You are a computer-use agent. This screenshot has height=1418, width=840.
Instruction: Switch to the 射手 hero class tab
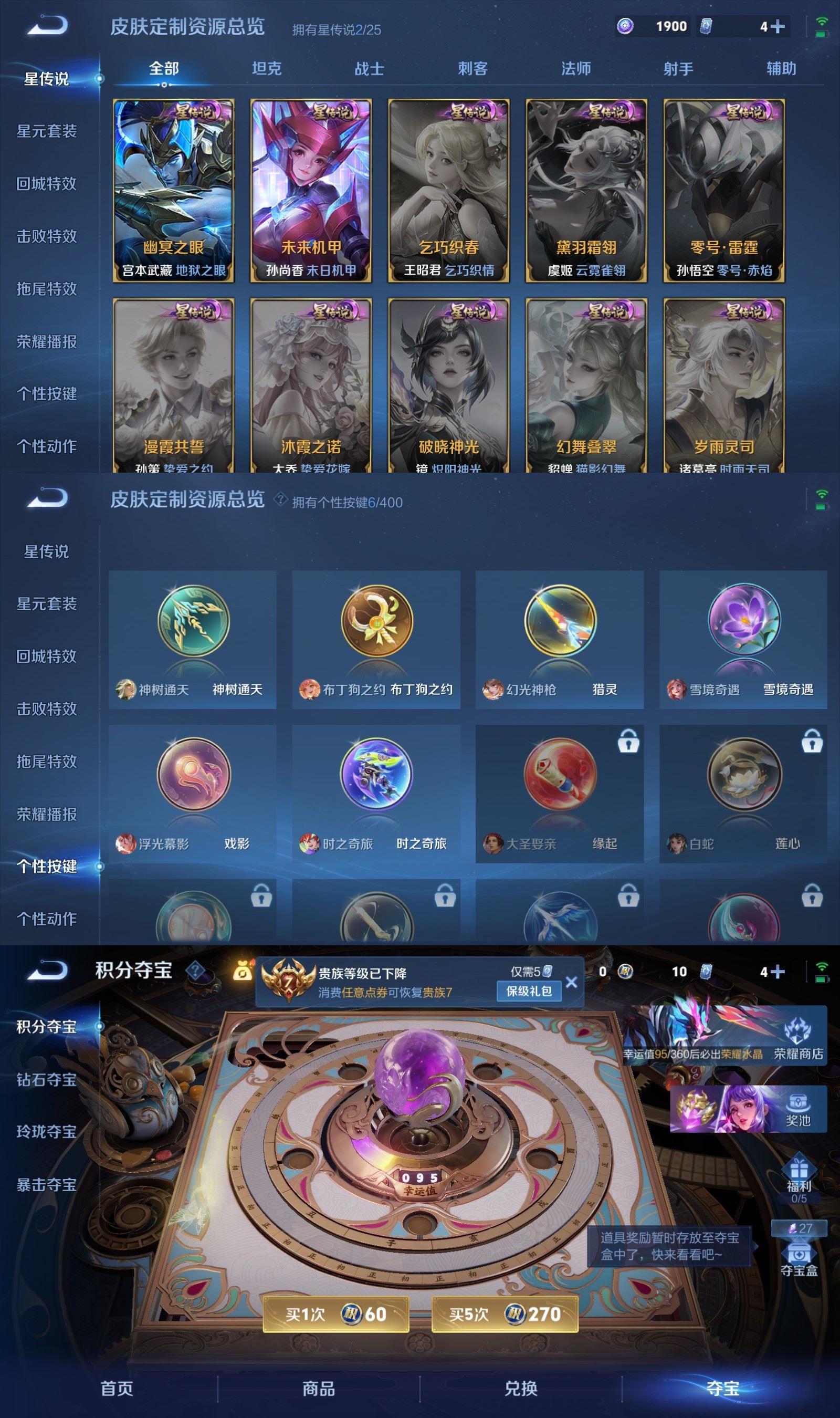[x=678, y=69]
